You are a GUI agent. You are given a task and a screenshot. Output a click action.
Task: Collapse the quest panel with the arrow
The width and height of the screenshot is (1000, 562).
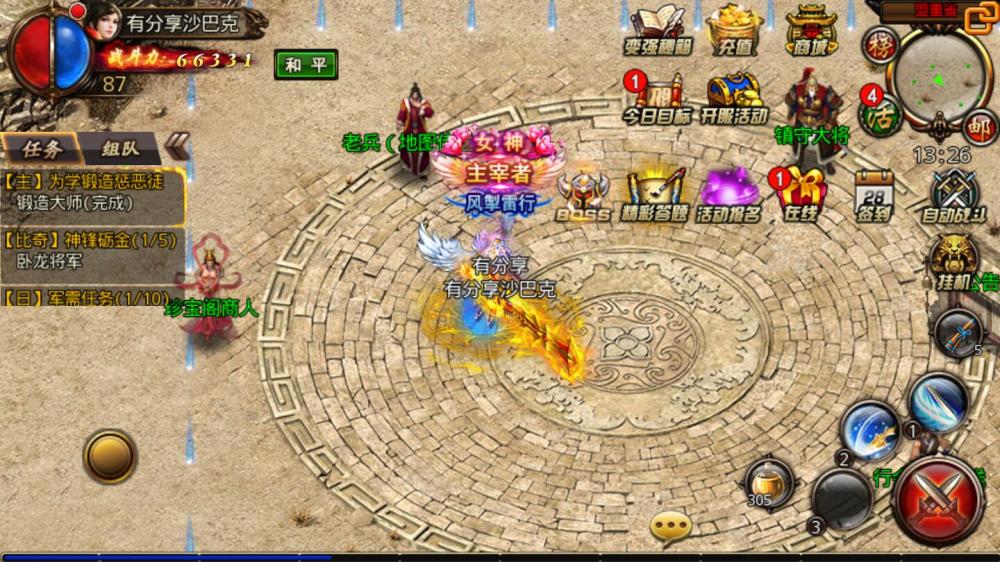click(176, 146)
